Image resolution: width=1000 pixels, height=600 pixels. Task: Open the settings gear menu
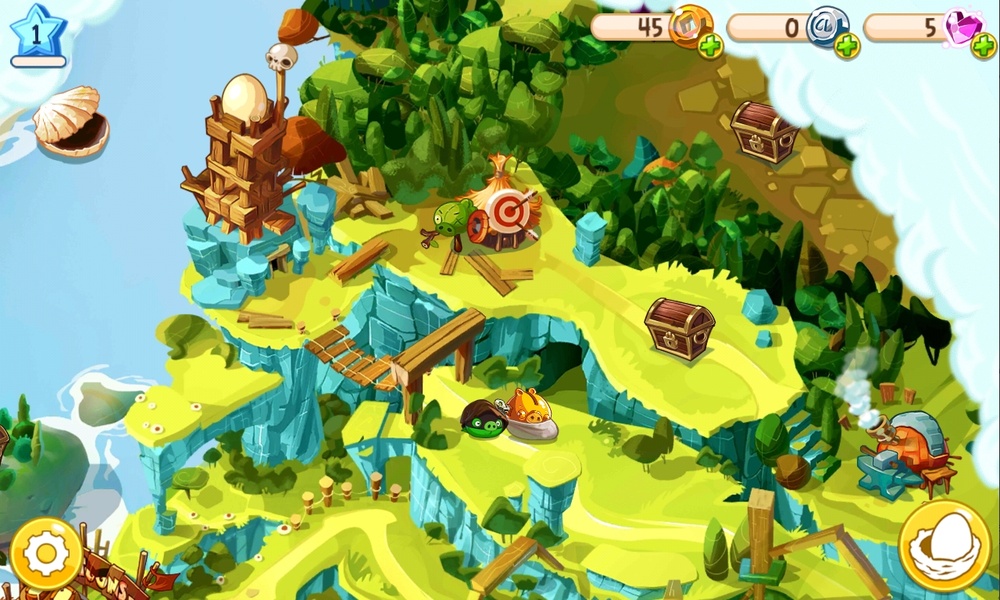(46, 553)
